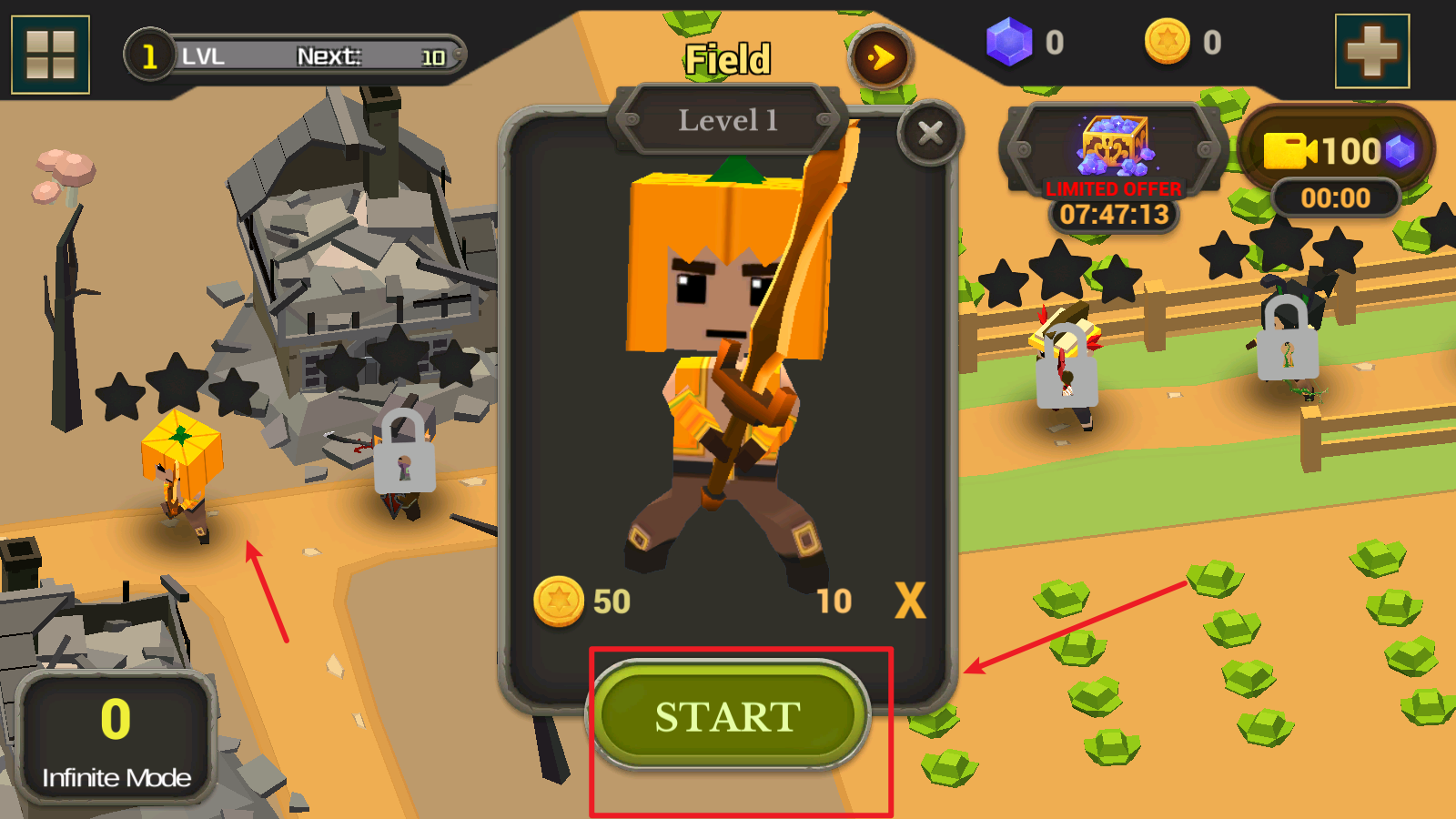Start Level 1 with the START button

[728, 716]
